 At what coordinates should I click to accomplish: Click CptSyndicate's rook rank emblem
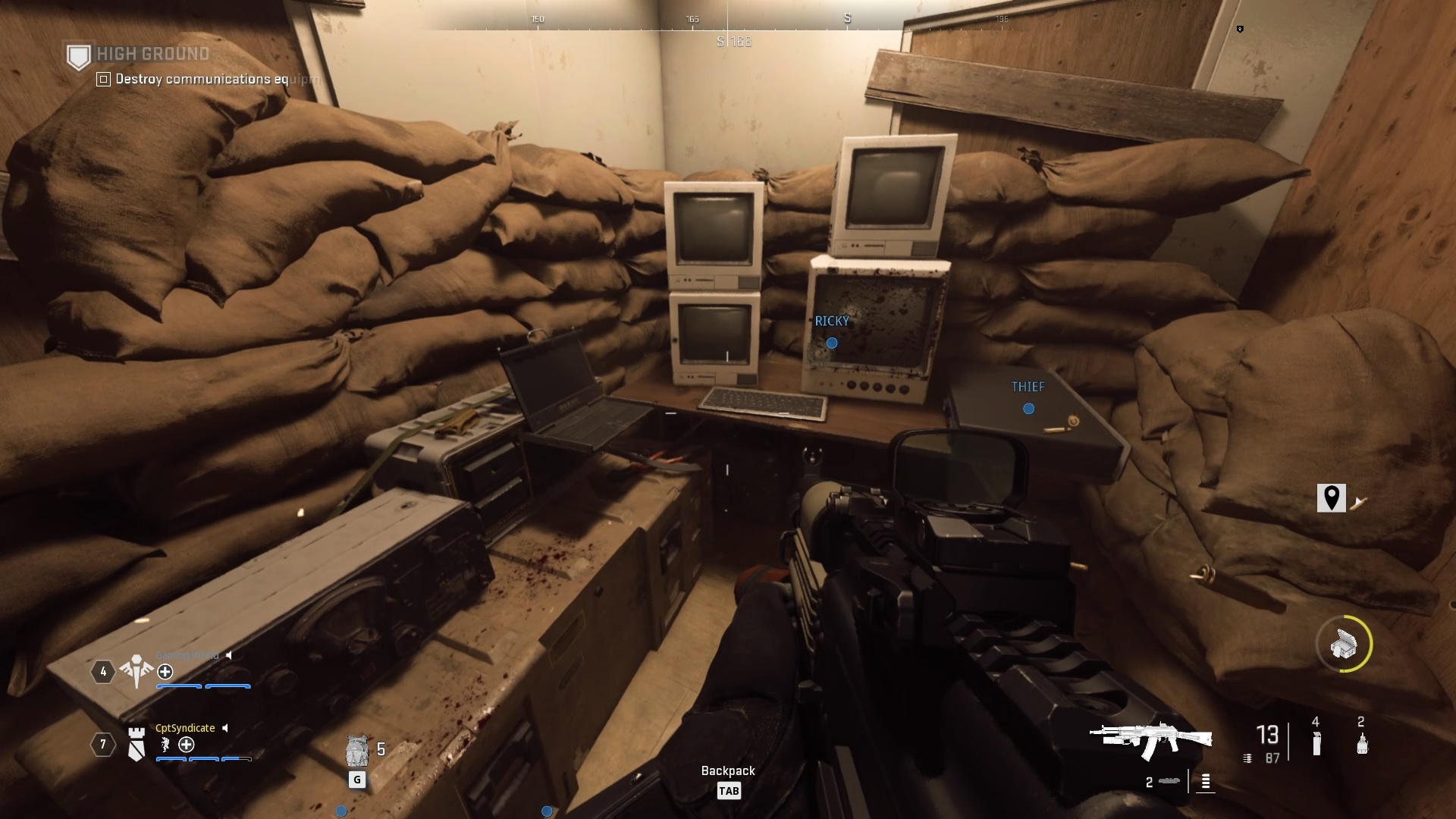click(137, 744)
